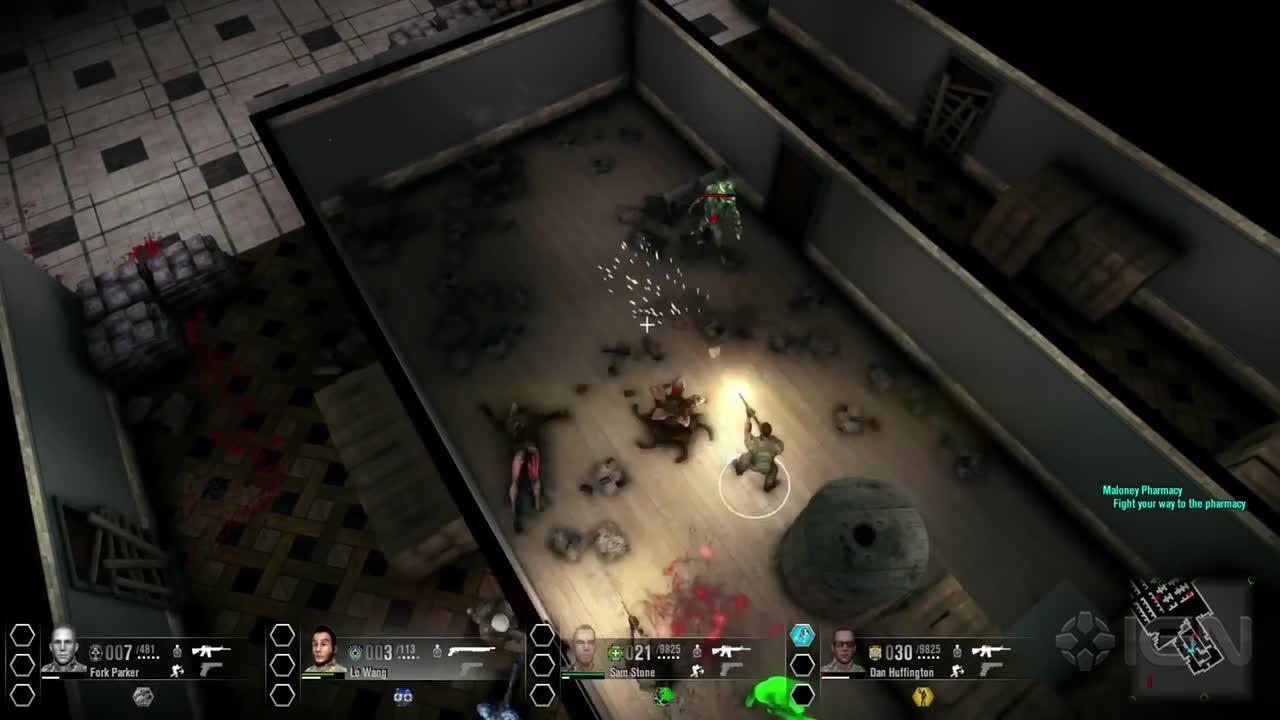Select Dan Huffington's character portrait
Screen dimensions: 1280x720
click(843, 650)
